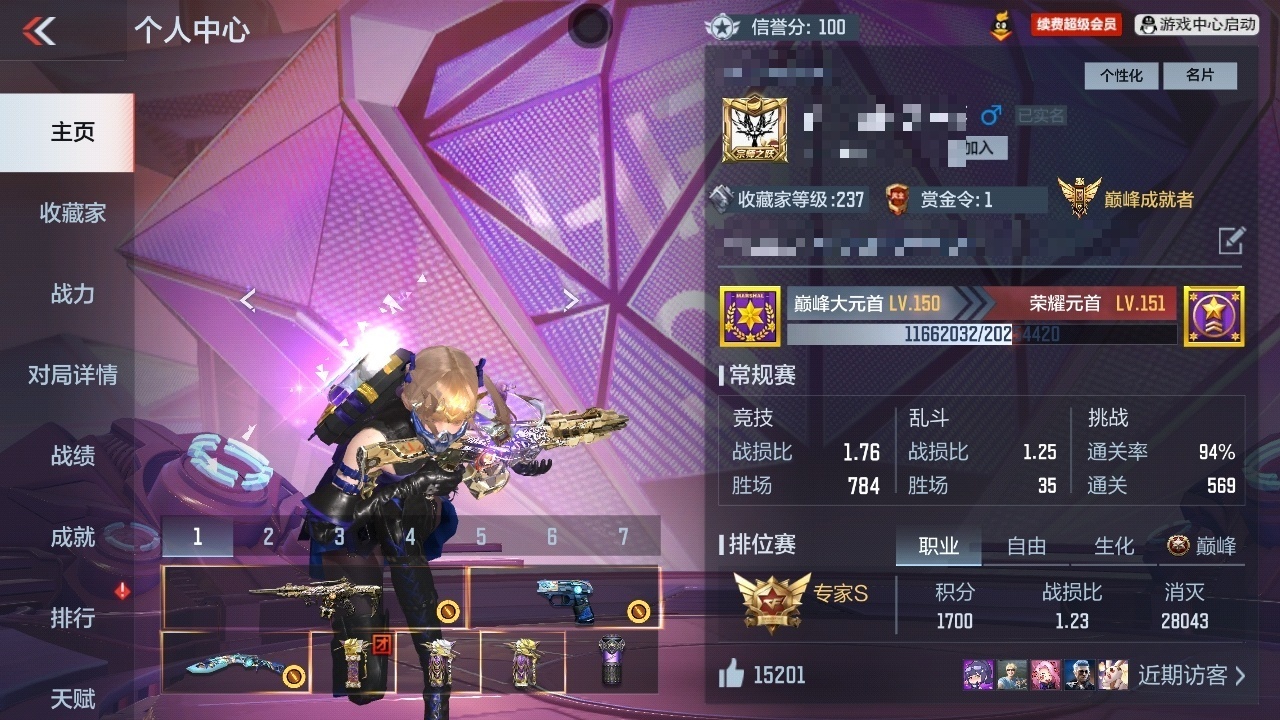Open the 成就 achievements tab

[x=72, y=537]
